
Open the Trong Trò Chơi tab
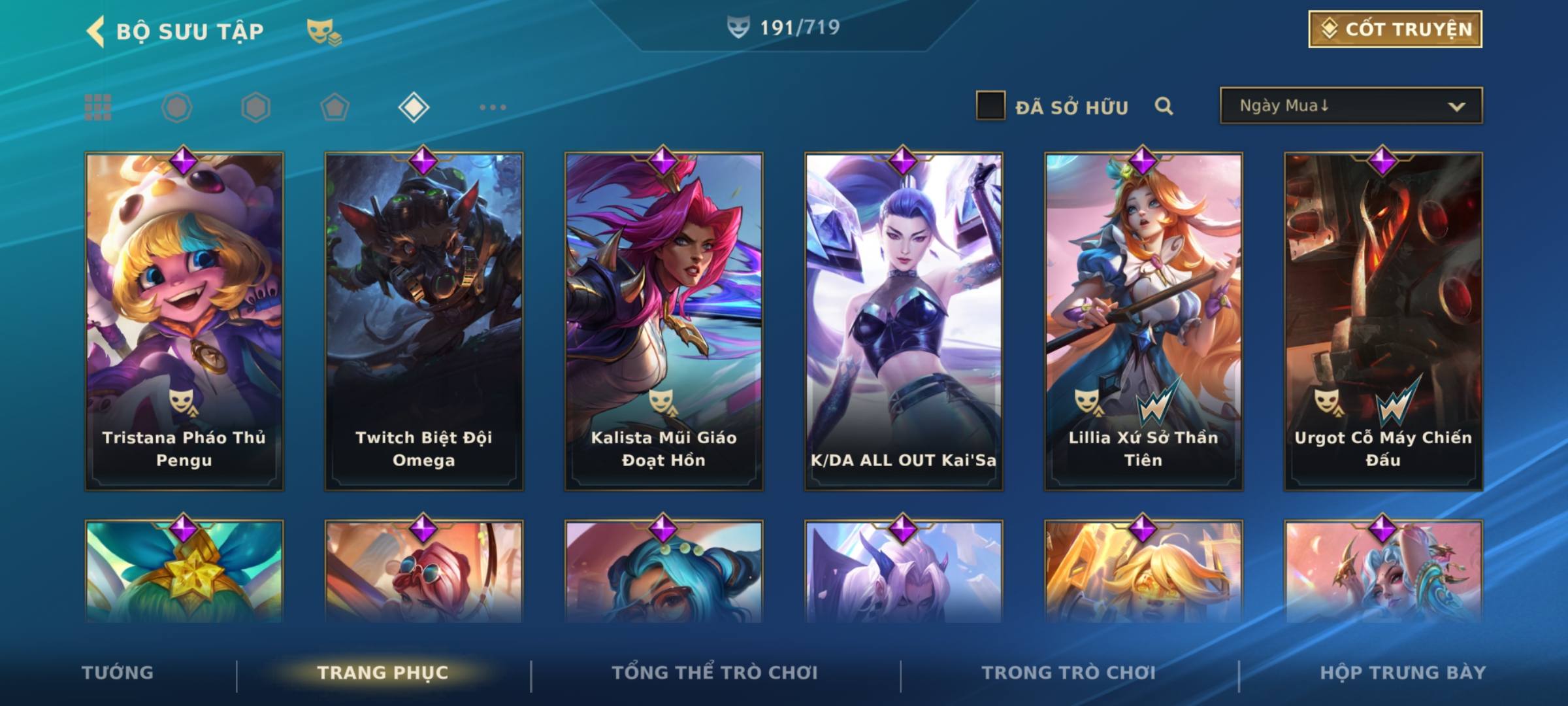point(1069,673)
